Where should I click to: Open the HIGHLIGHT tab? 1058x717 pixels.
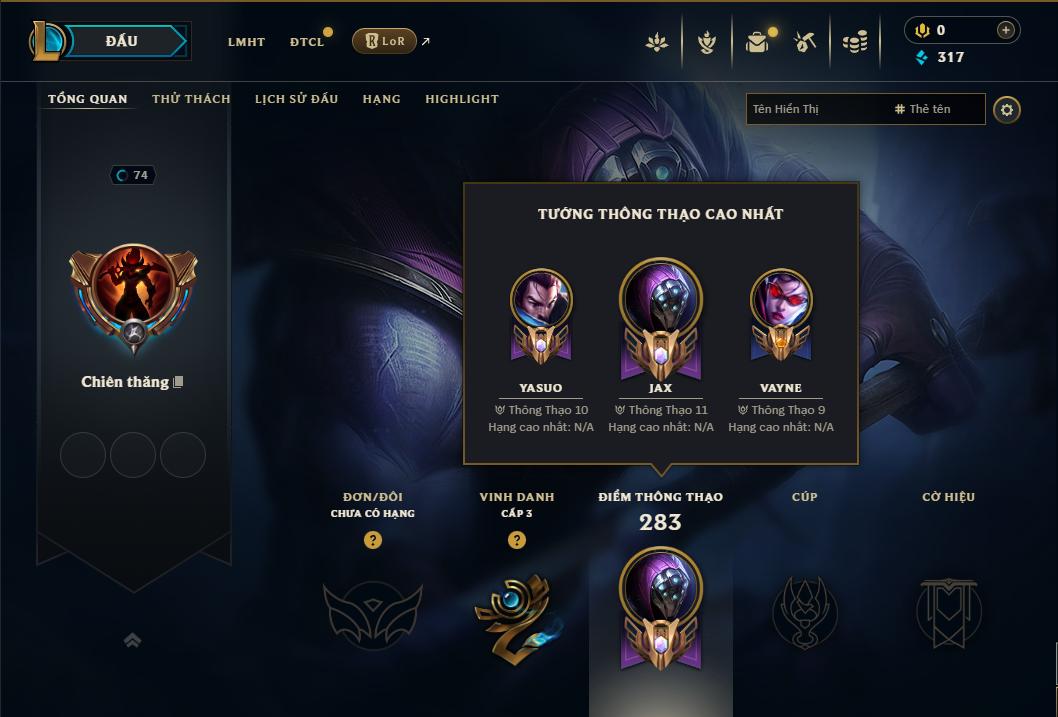click(462, 99)
